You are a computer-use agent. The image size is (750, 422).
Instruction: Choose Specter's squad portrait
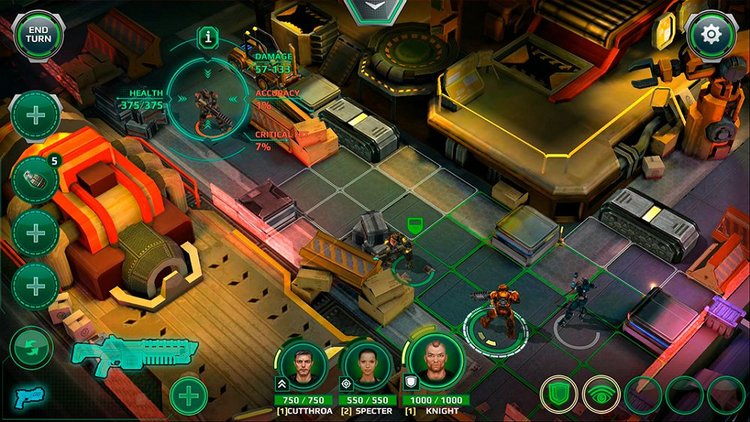366,364
